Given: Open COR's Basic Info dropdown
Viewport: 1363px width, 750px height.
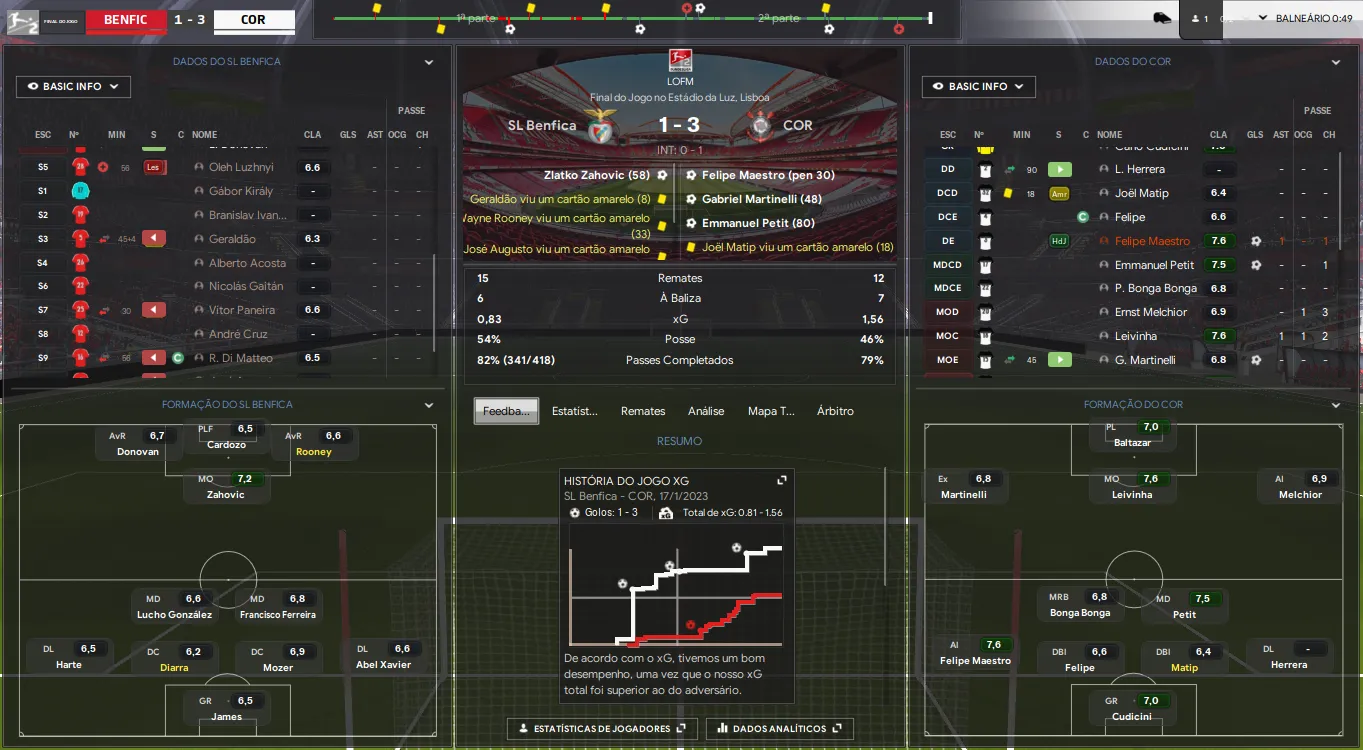Looking at the screenshot, I should tap(978, 87).
